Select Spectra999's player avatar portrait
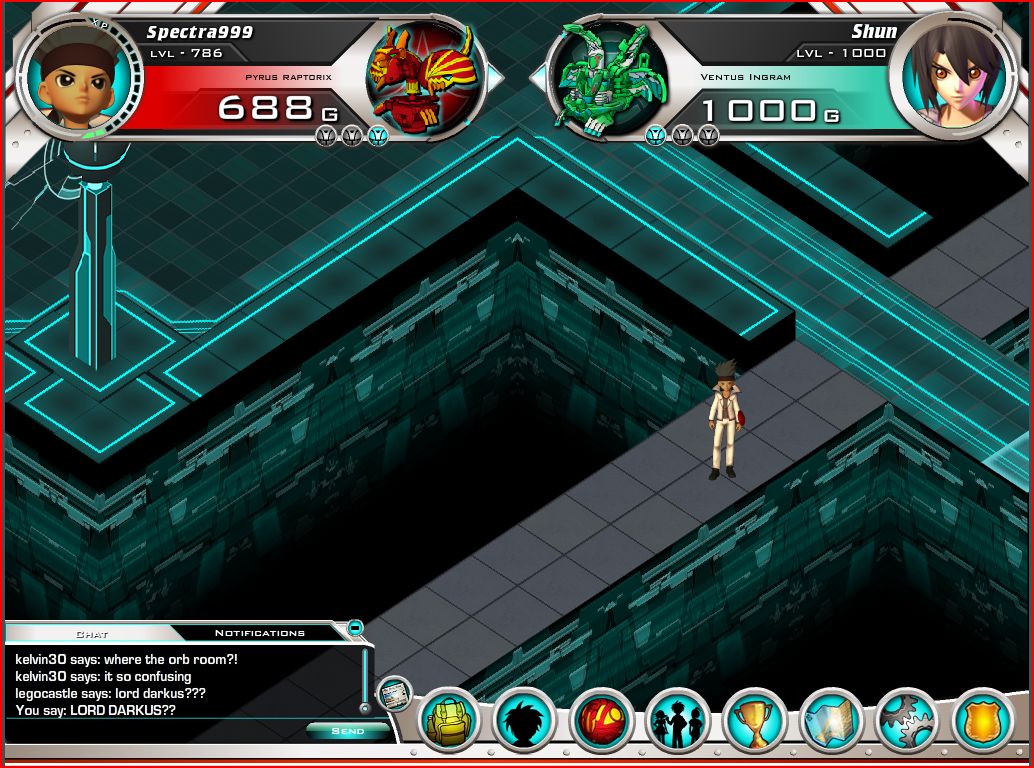This screenshot has width=1034, height=768. [80, 77]
